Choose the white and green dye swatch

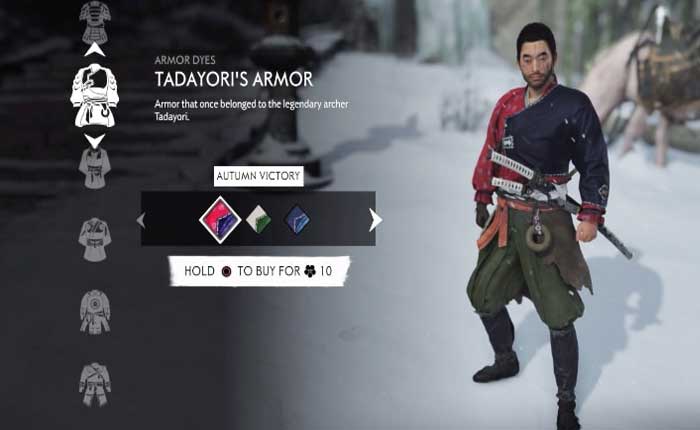(258, 219)
